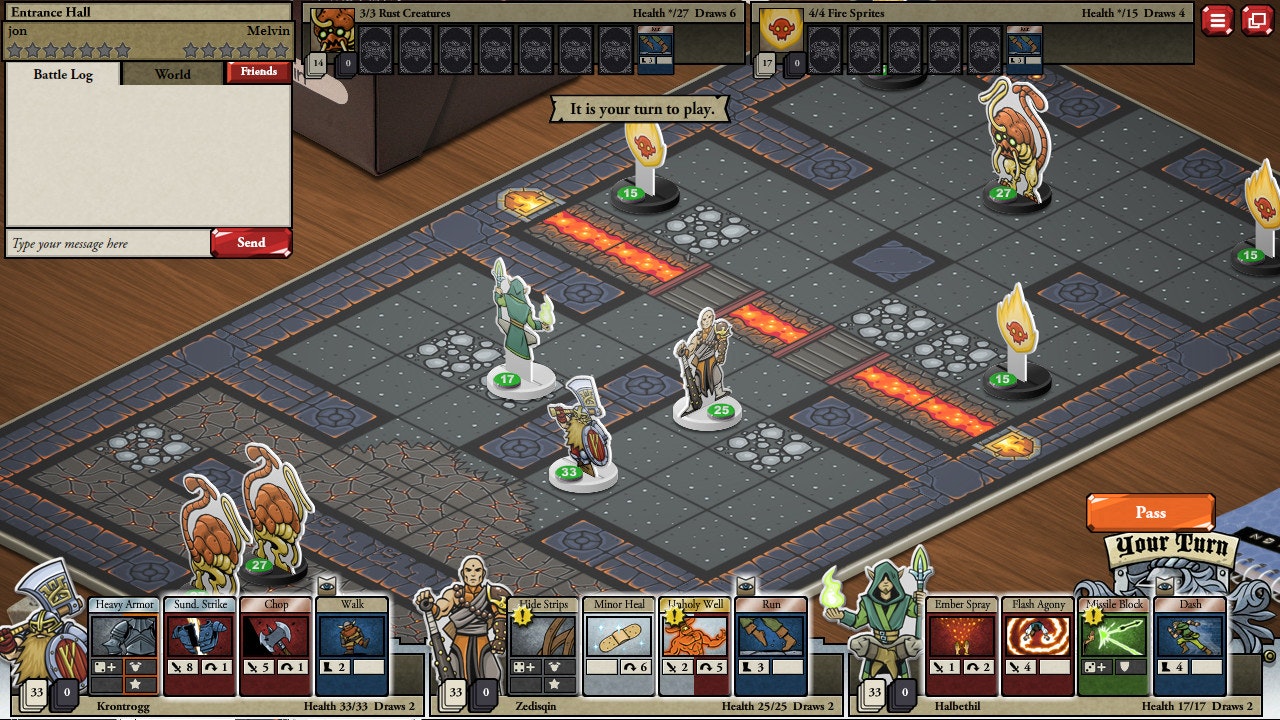Open the Battle Log tab
1280x720 pixels.
[x=63, y=75]
